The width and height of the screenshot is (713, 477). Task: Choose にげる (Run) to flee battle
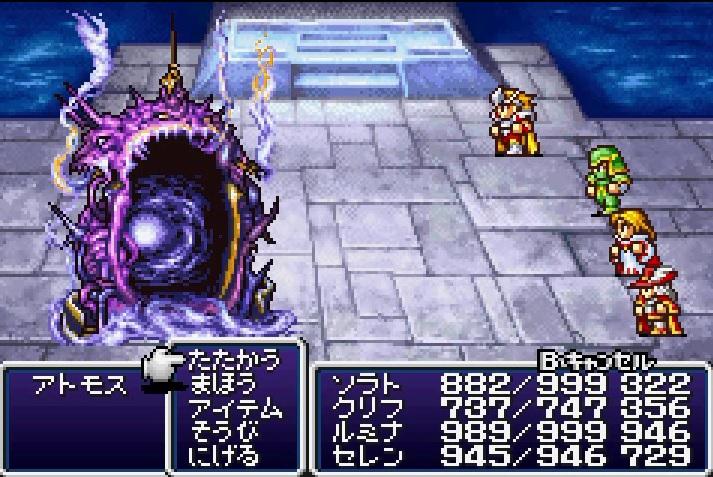pyautogui.click(x=222, y=456)
